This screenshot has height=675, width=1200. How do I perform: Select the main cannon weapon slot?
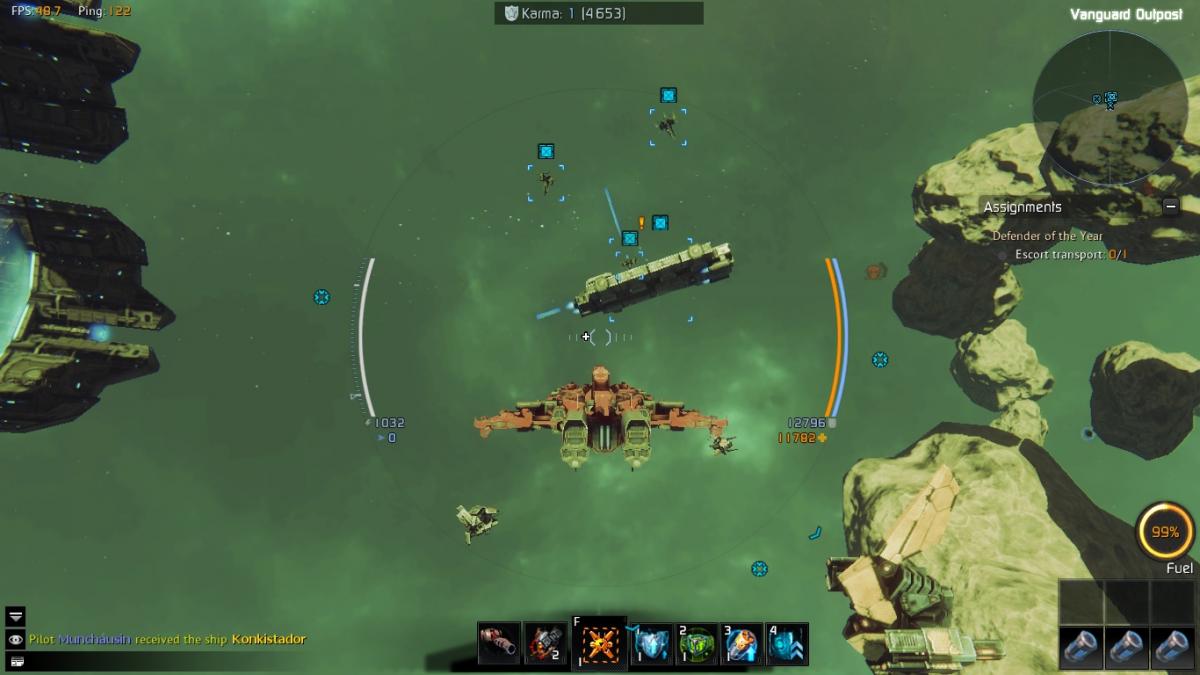(x=498, y=644)
